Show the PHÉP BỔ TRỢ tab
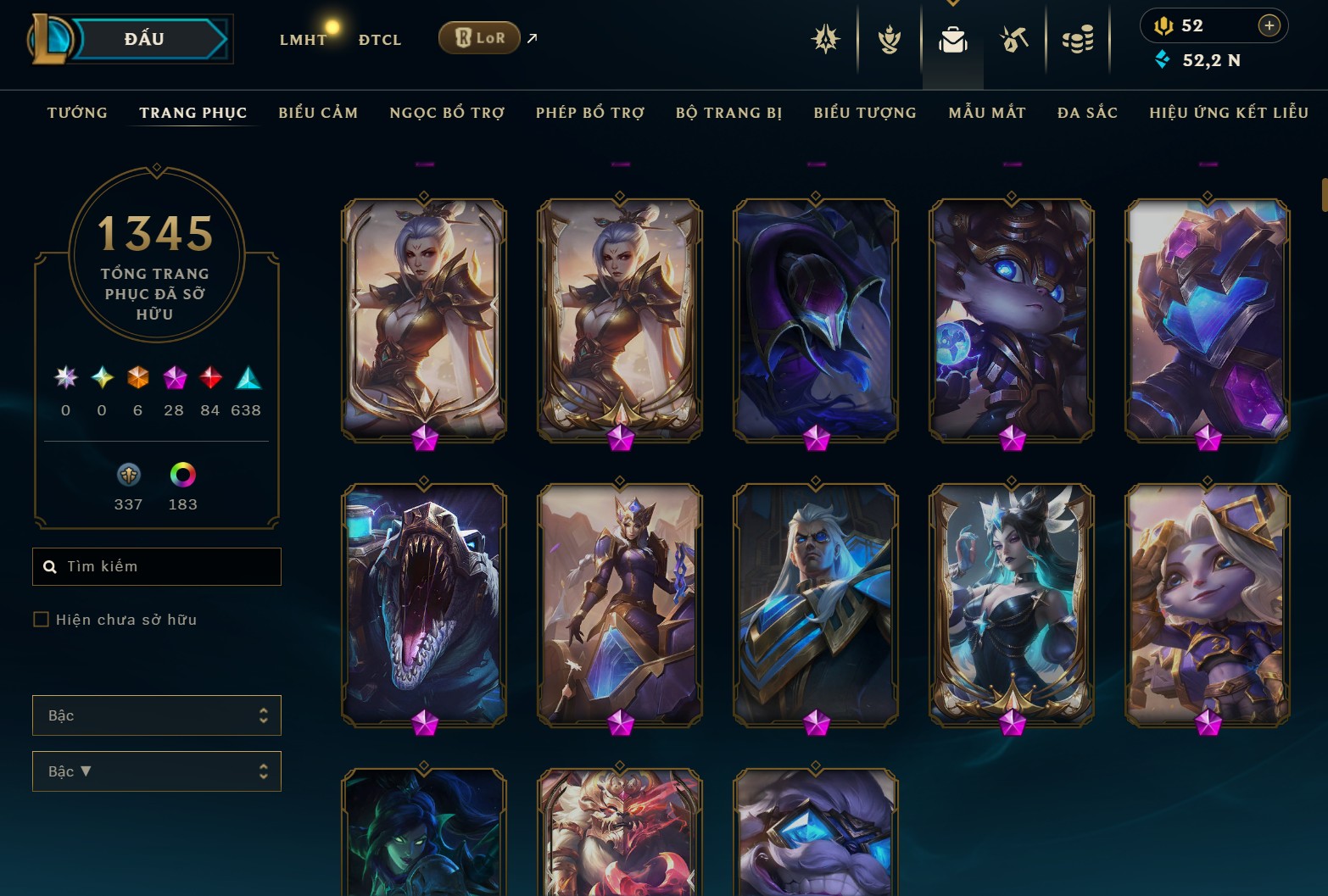Image resolution: width=1328 pixels, height=896 pixels. (x=590, y=113)
